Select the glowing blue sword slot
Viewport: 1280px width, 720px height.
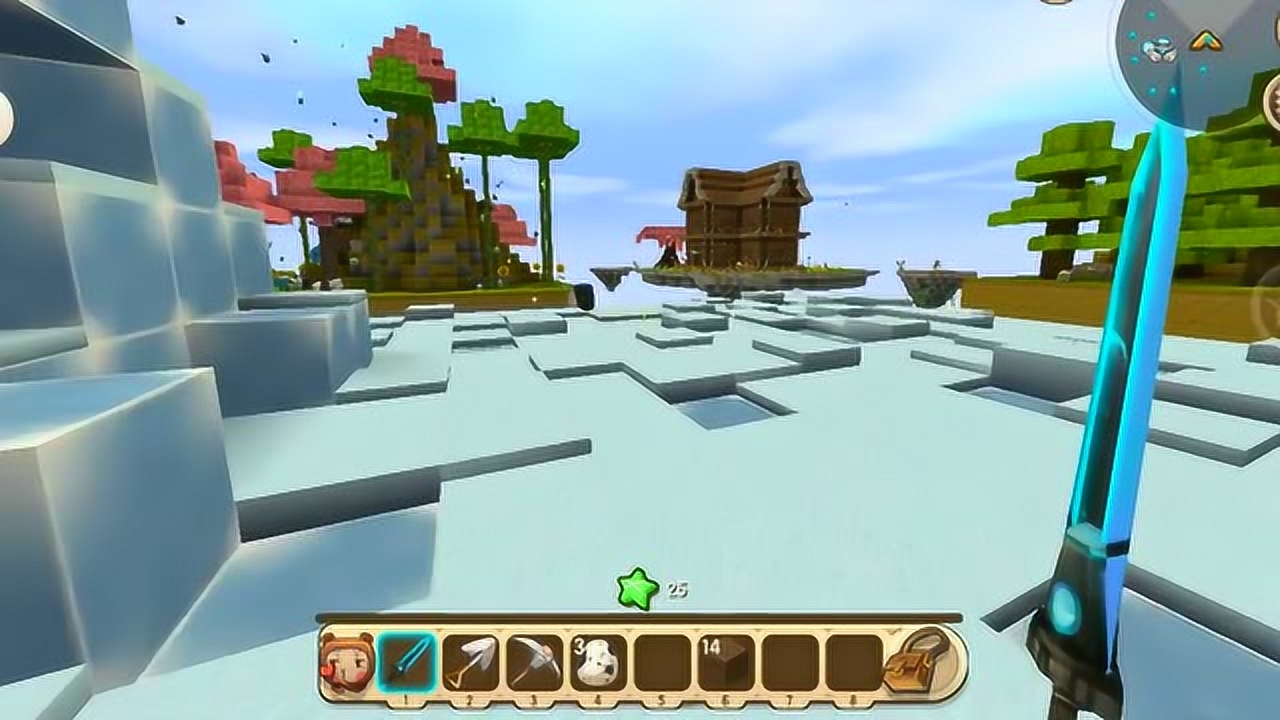[407, 662]
